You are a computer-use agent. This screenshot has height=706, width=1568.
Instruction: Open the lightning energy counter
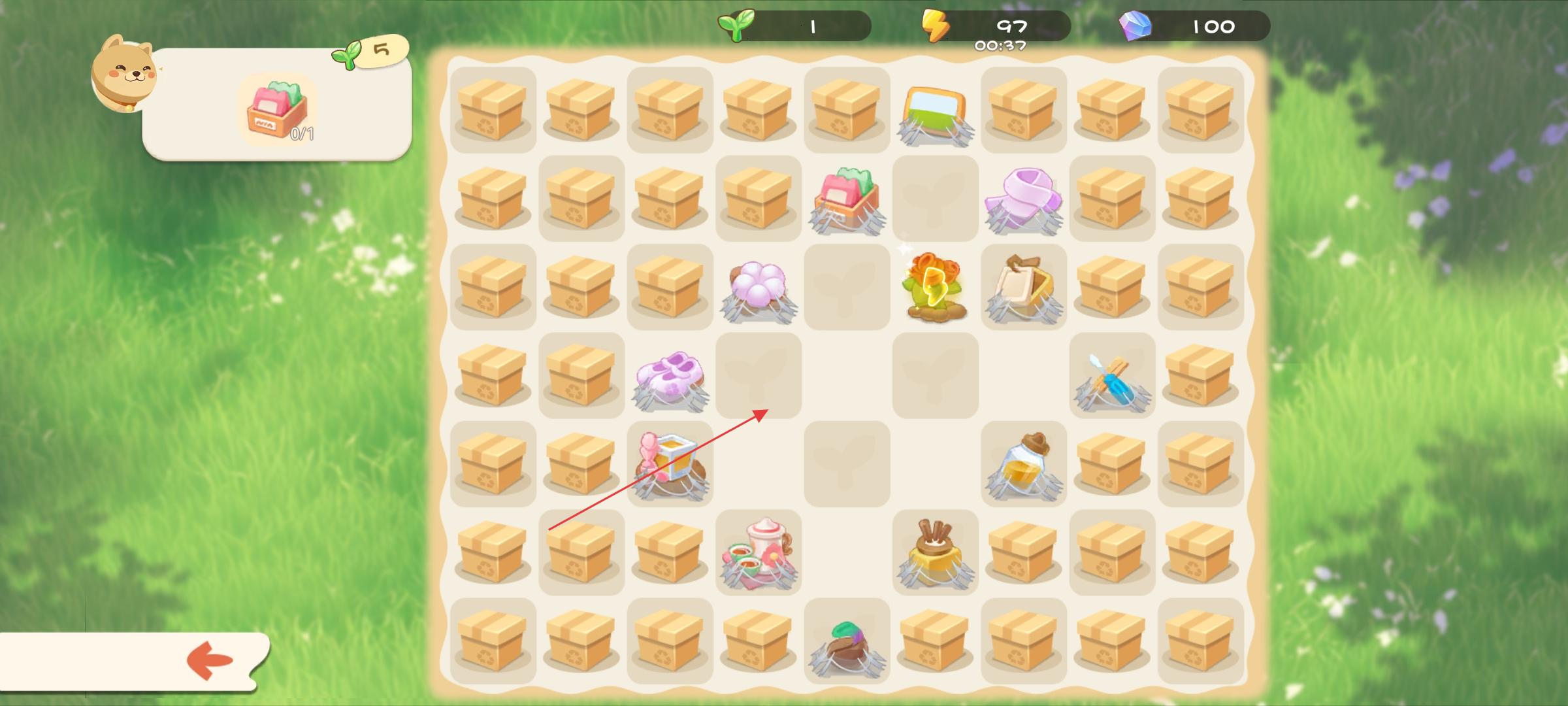tap(996, 26)
